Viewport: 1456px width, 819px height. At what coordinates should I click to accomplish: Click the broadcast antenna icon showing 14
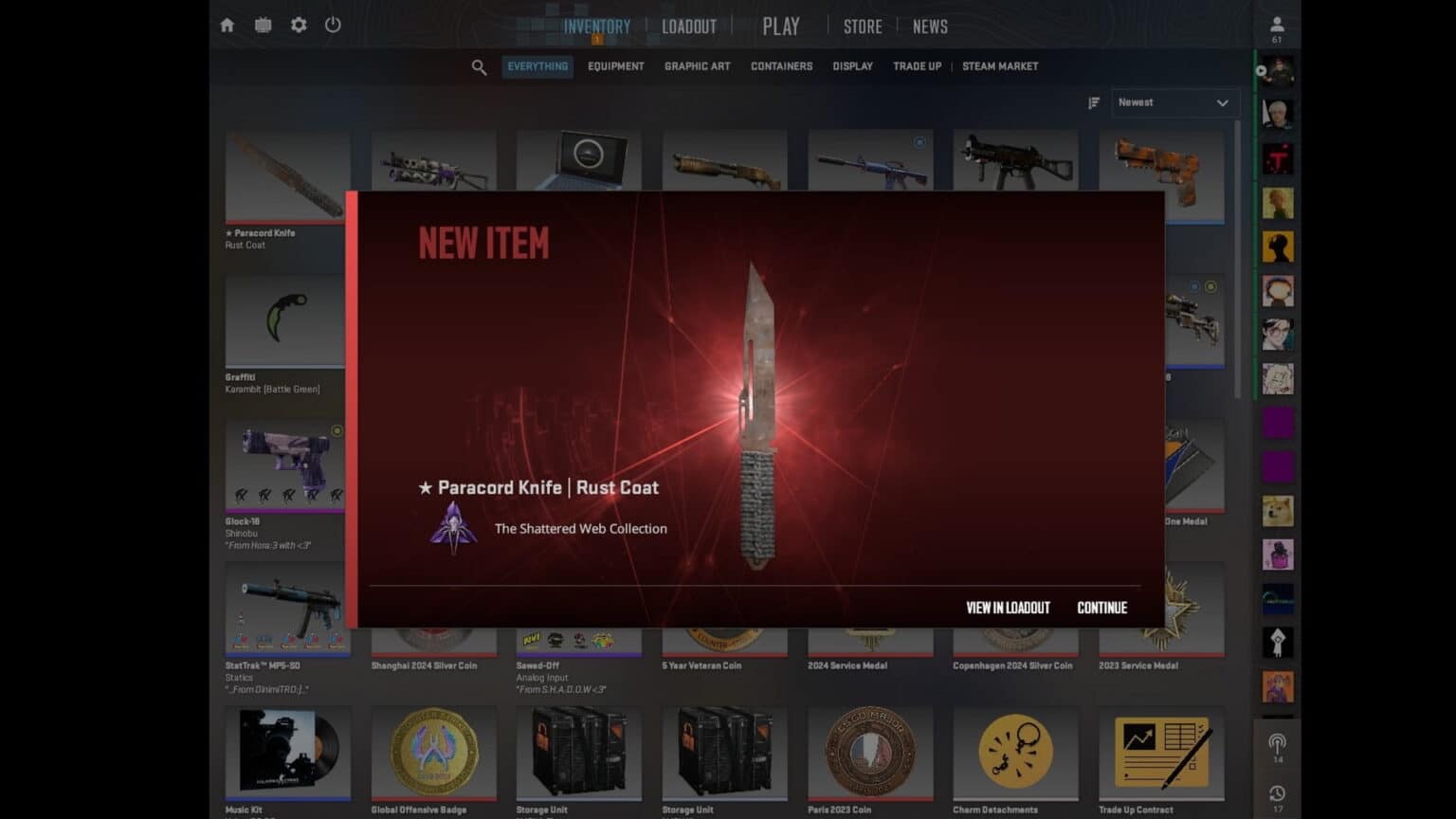tap(1280, 746)
